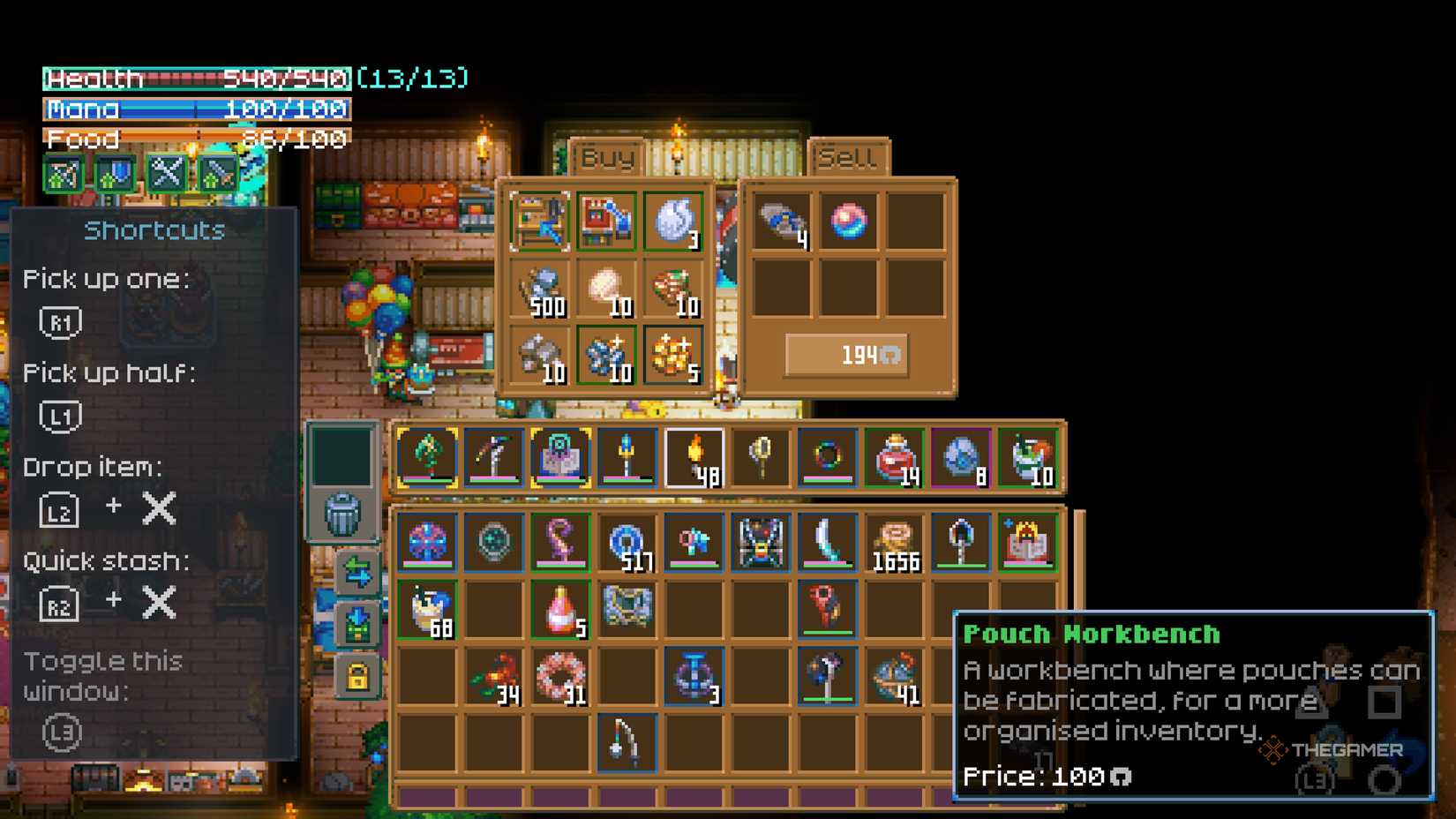The height and width of the screenshot is (819, 1456).
Task: Select the snowball stack of 3 in the shop
Action: point(672,221)
